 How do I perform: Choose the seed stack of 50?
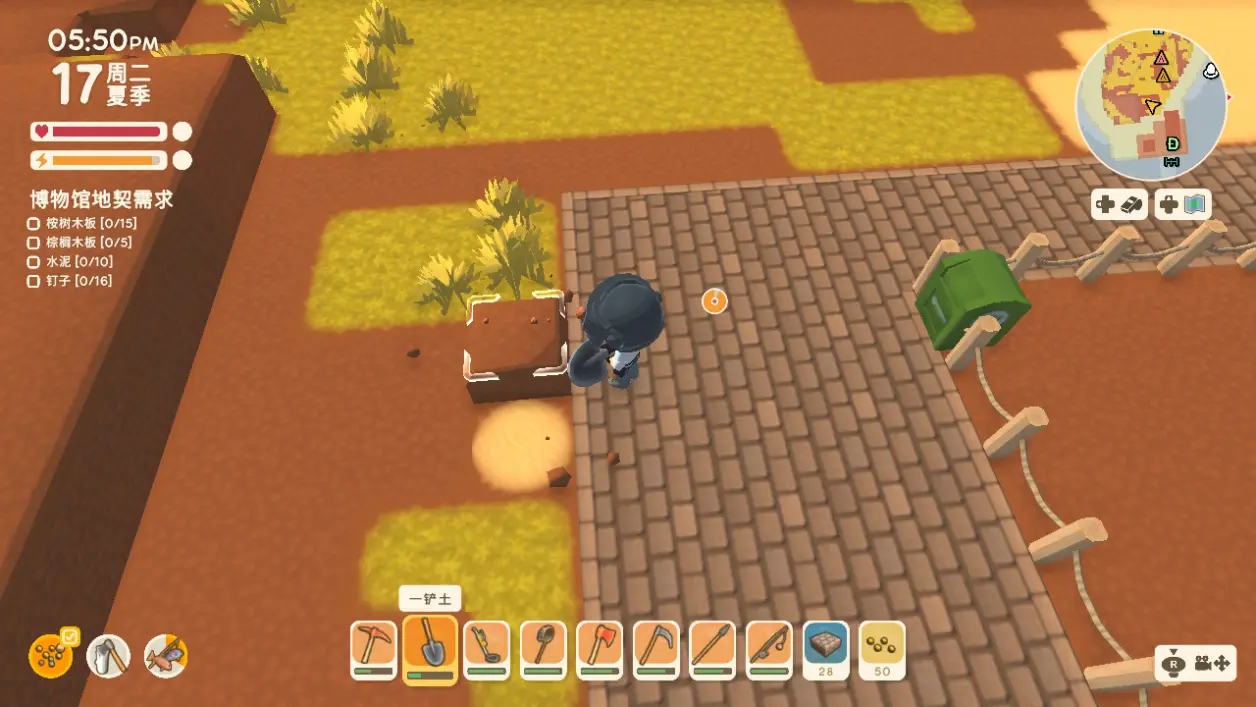[x=881, y=648]
